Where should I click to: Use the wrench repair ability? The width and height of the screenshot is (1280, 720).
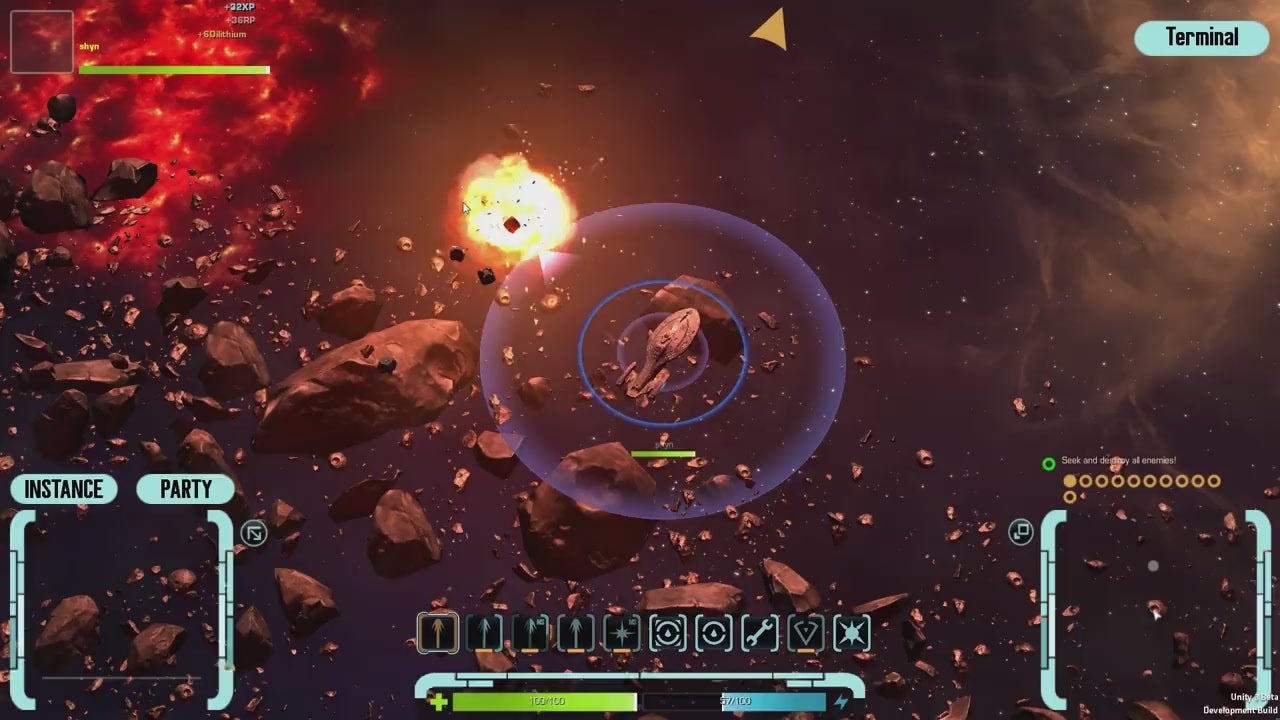click(x=760, y=633)
